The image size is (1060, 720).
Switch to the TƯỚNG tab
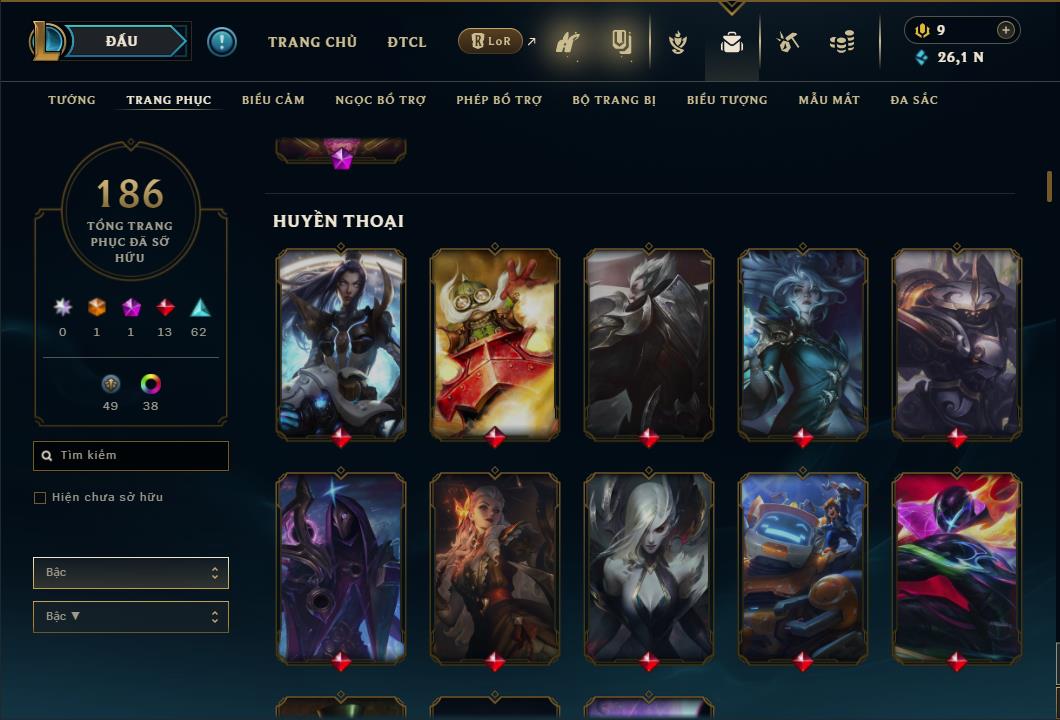pyautogui.click(x=72, y=100)
